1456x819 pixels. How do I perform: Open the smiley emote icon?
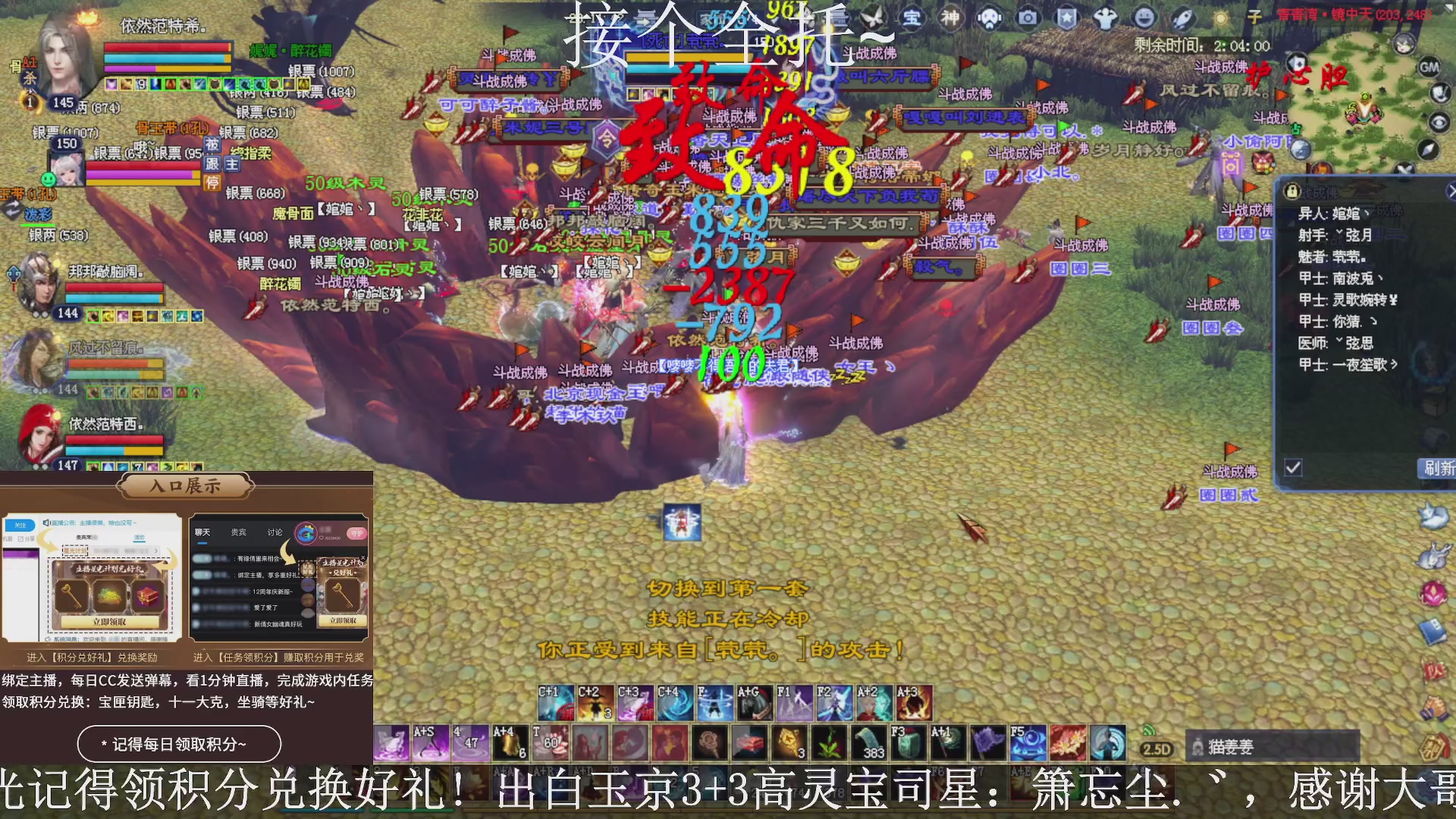click(1144, 17)
